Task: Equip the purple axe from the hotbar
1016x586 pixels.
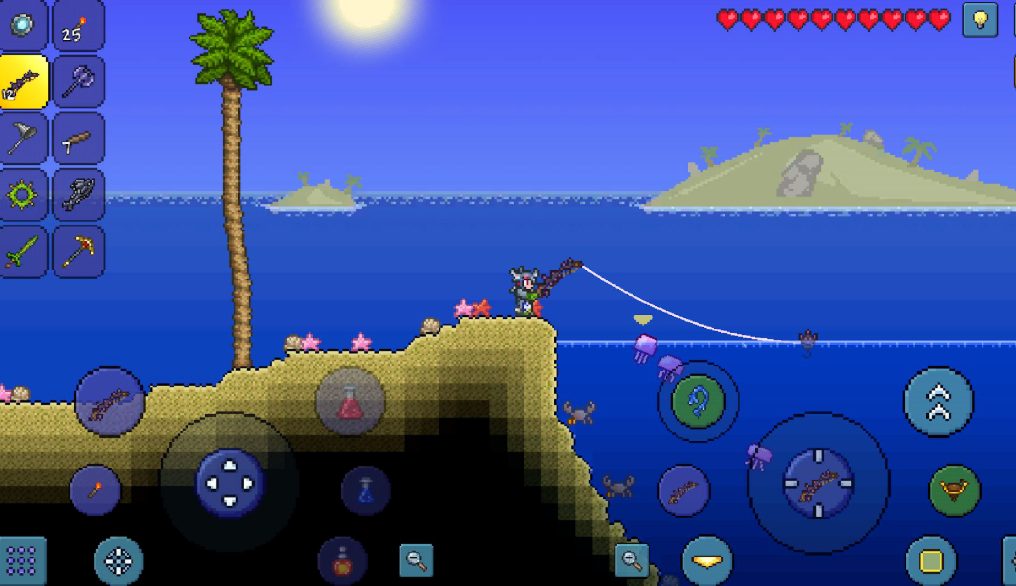Action: click(78, 81)
